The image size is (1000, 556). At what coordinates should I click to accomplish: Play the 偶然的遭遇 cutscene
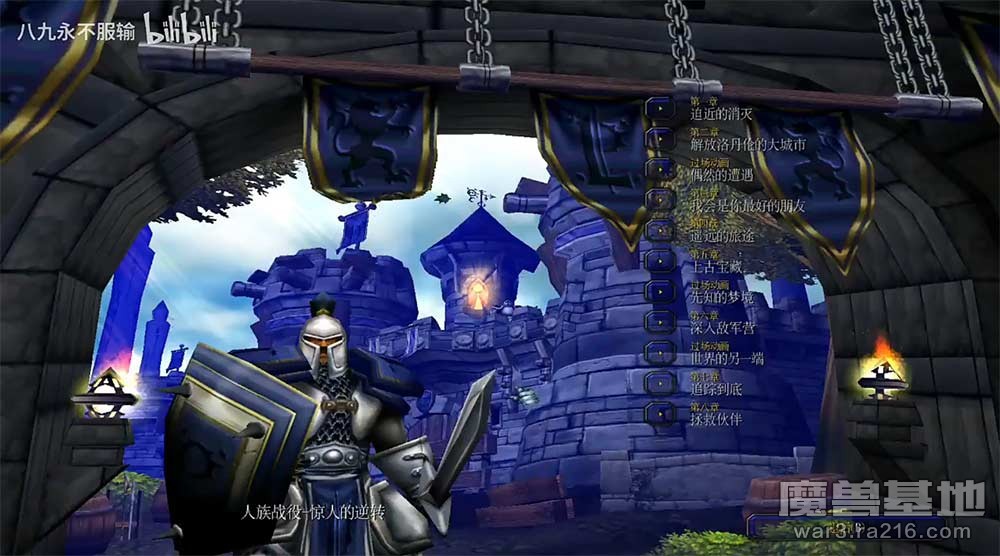(658, 169)
